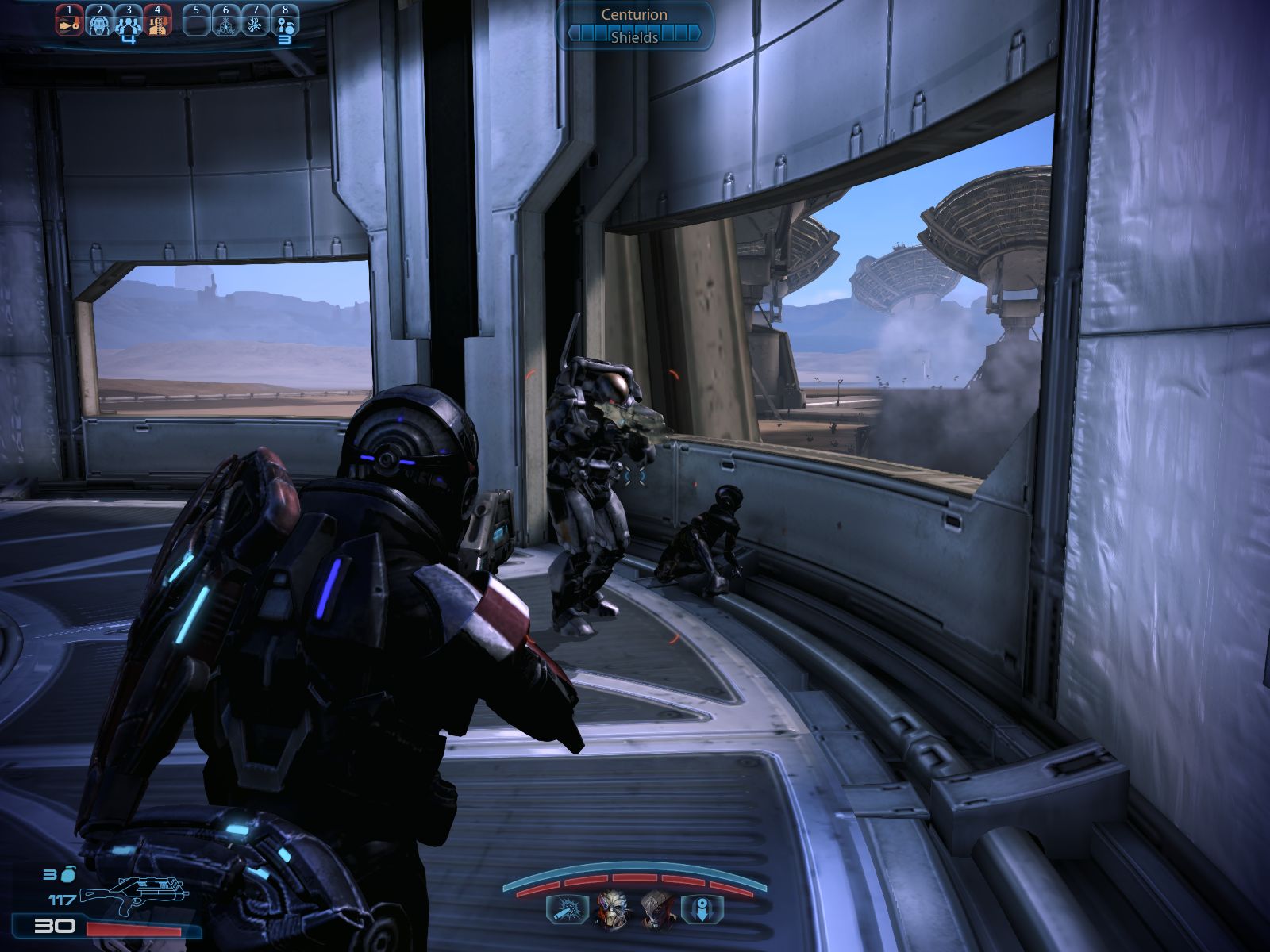Activate the orange soldier power in slot 4

pyautogui.click(x=157, y=21)
